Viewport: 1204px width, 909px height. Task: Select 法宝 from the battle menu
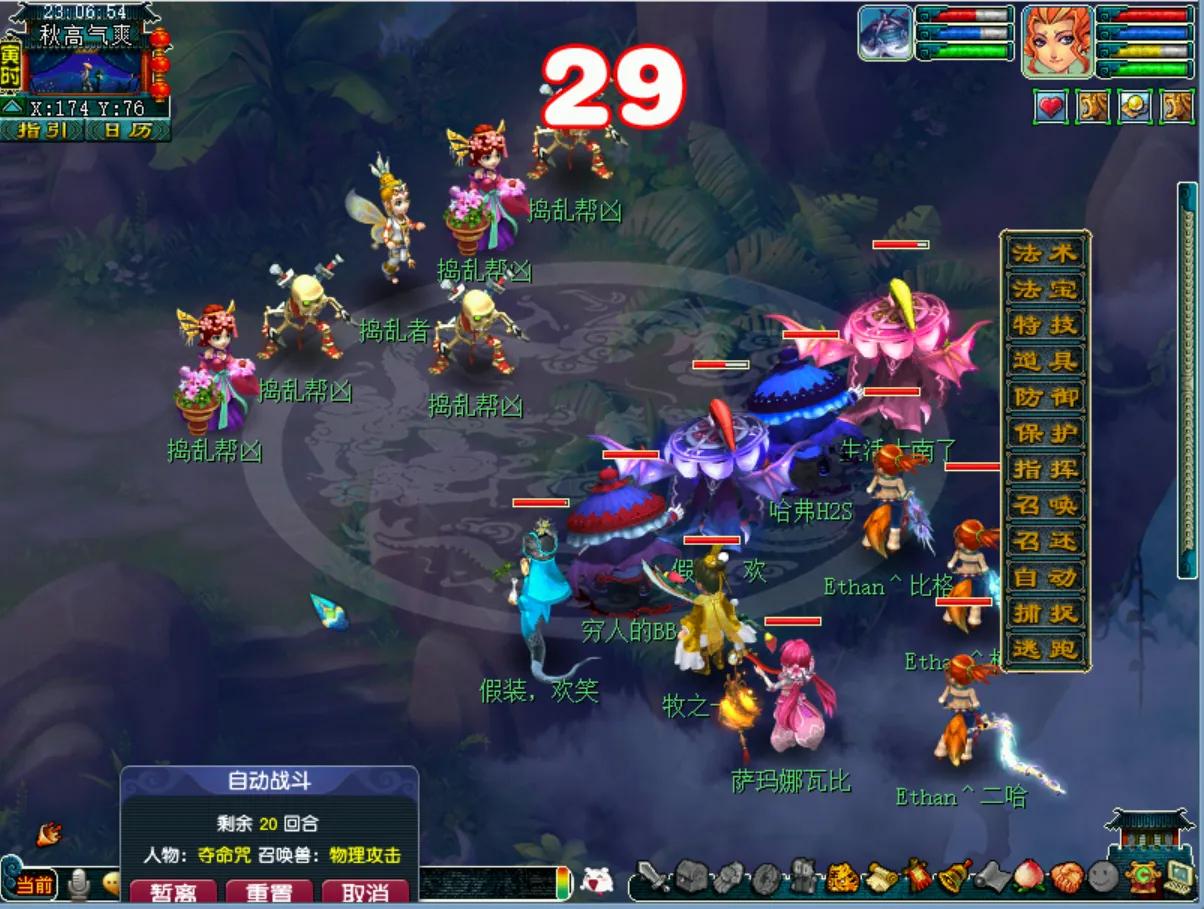pyautogui.click(x=1045, y=288)
